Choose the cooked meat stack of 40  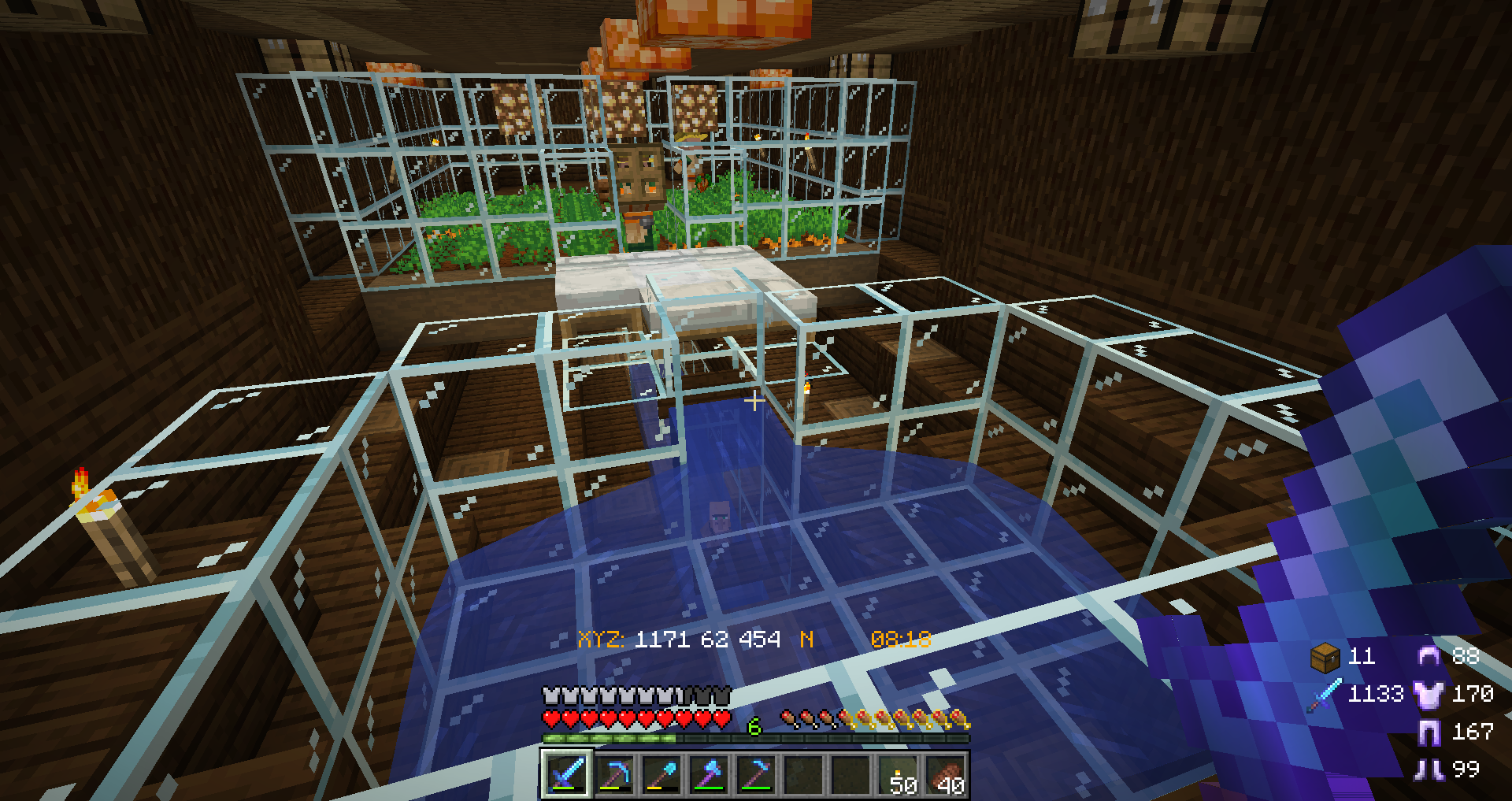click(946, 776)
